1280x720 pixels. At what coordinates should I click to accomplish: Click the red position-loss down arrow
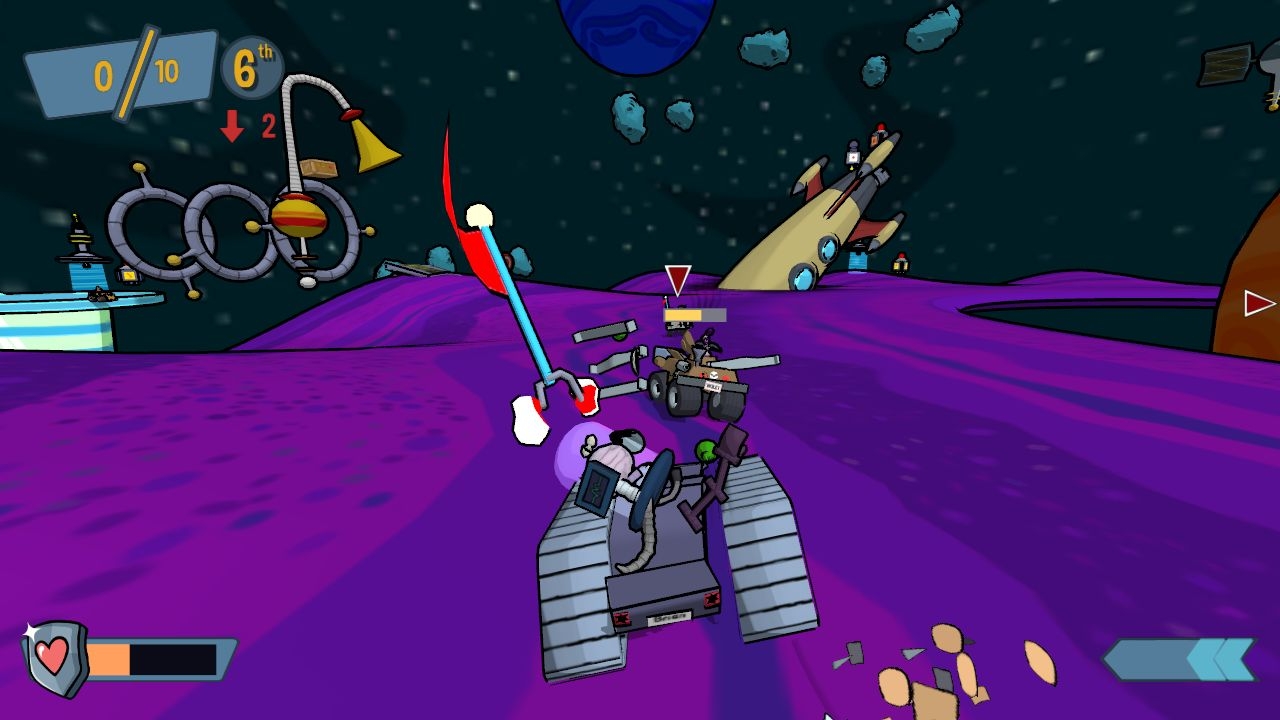click(232, 125)
